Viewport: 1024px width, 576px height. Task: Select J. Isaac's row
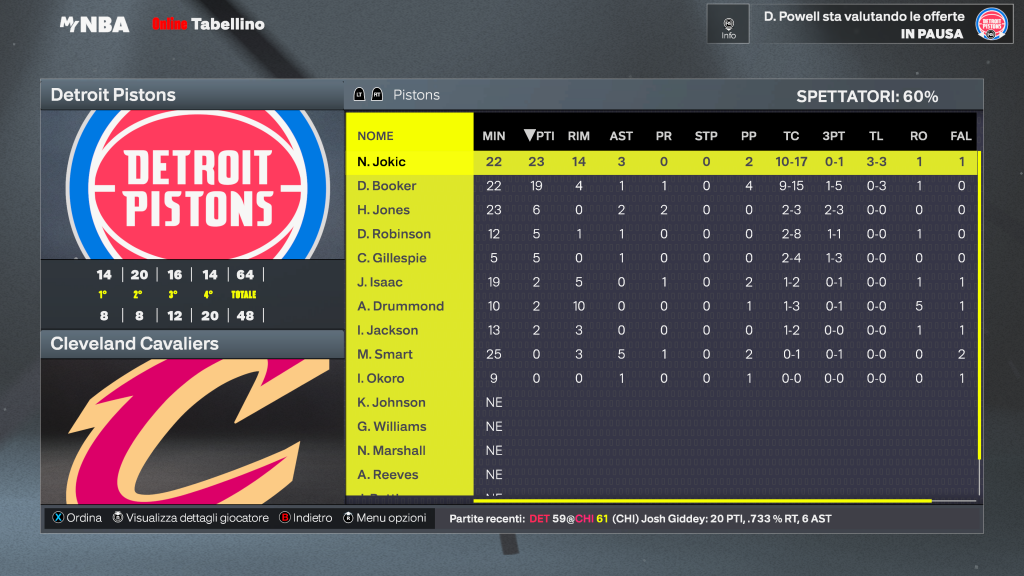tap(381, 282)
